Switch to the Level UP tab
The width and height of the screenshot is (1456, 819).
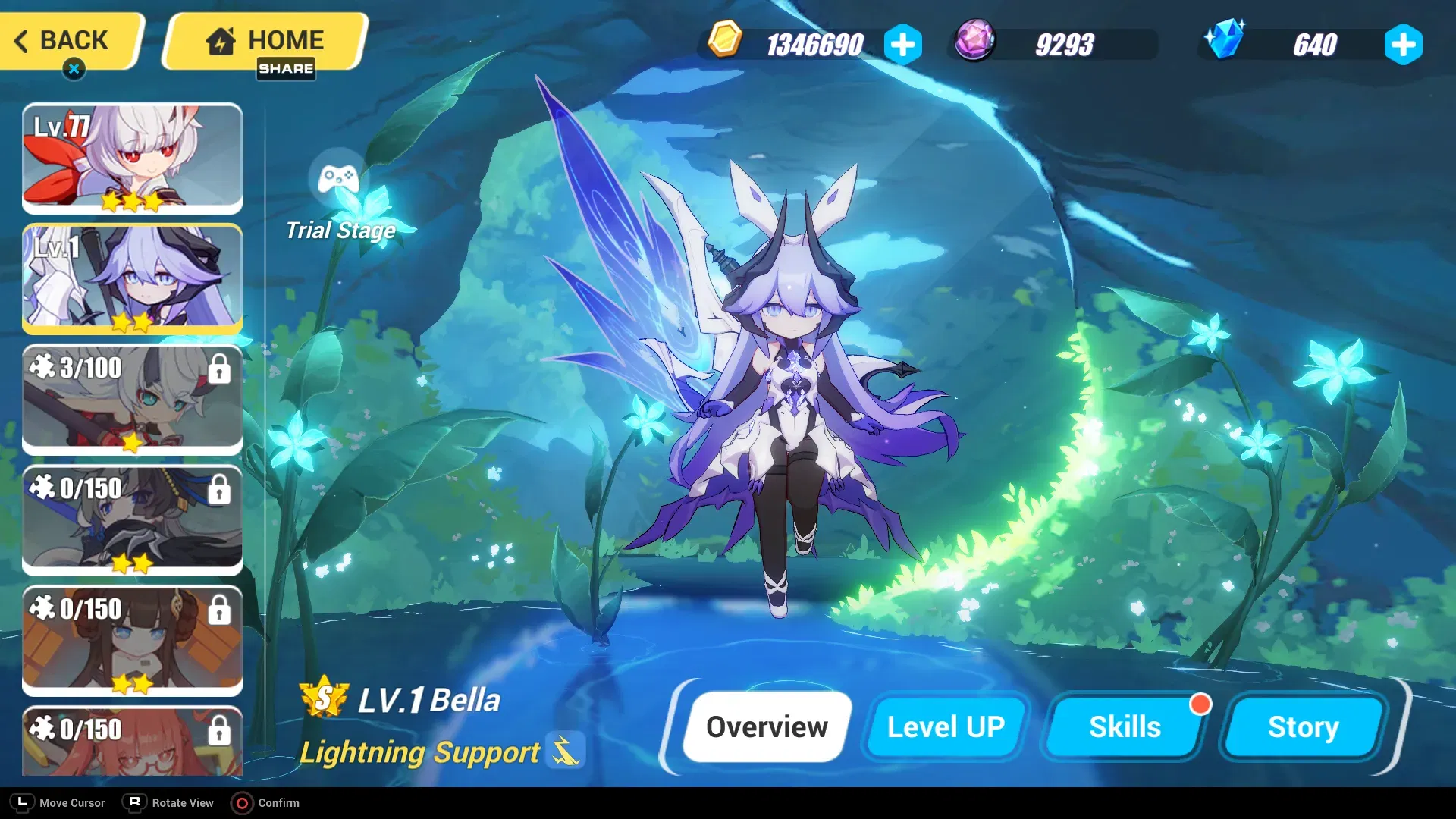point(945,726)
